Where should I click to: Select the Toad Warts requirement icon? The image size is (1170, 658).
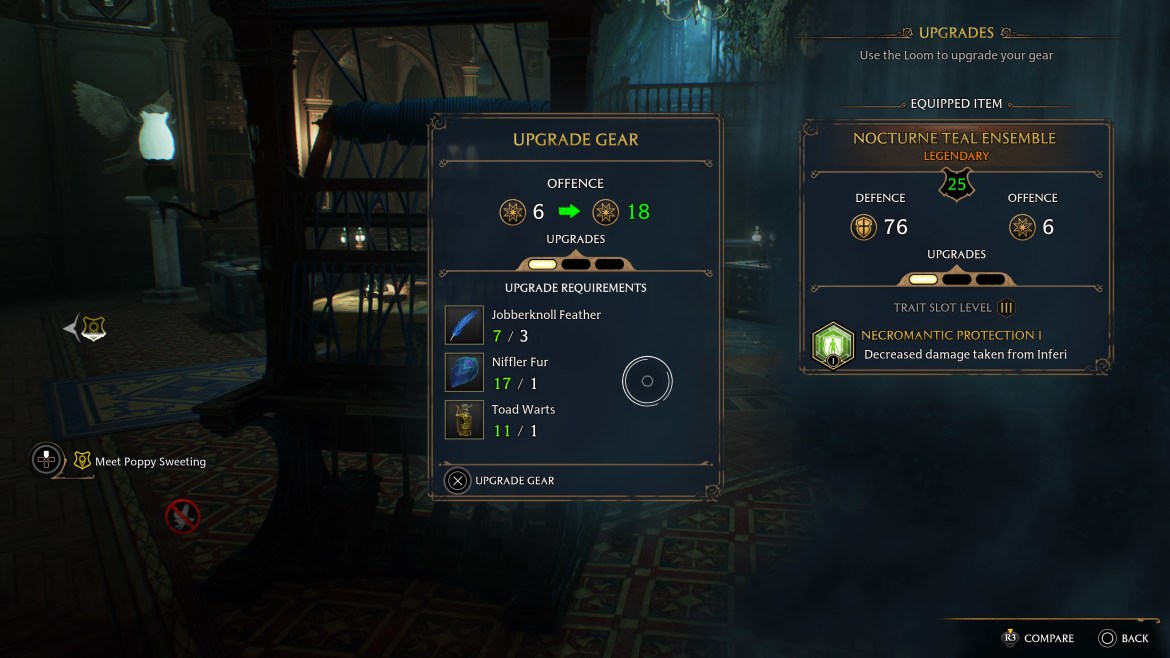click(464, 420)
